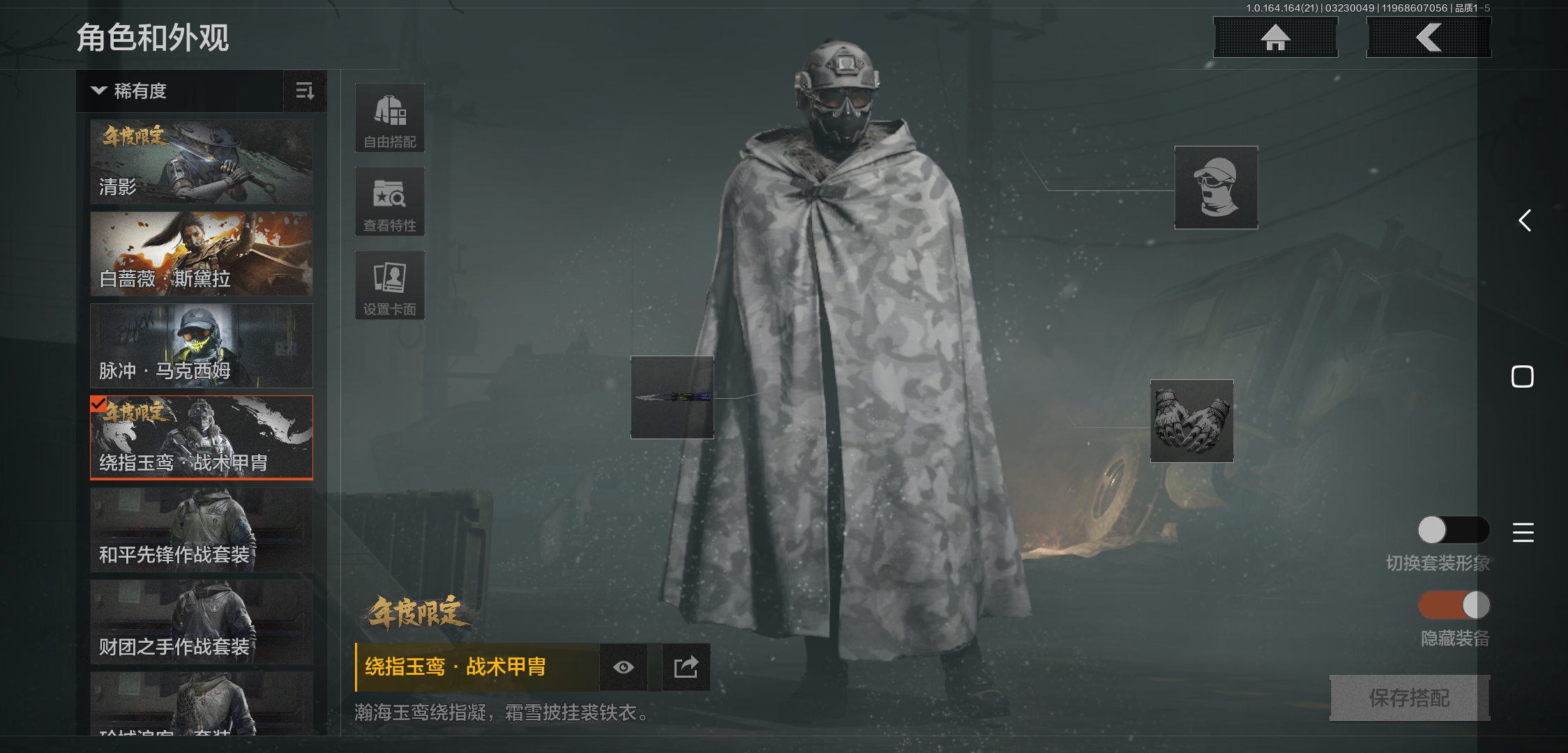This screenshot has height=753, width=1568.
Task: Select the 清影 outfit from the list
Action: click(201, 161)
